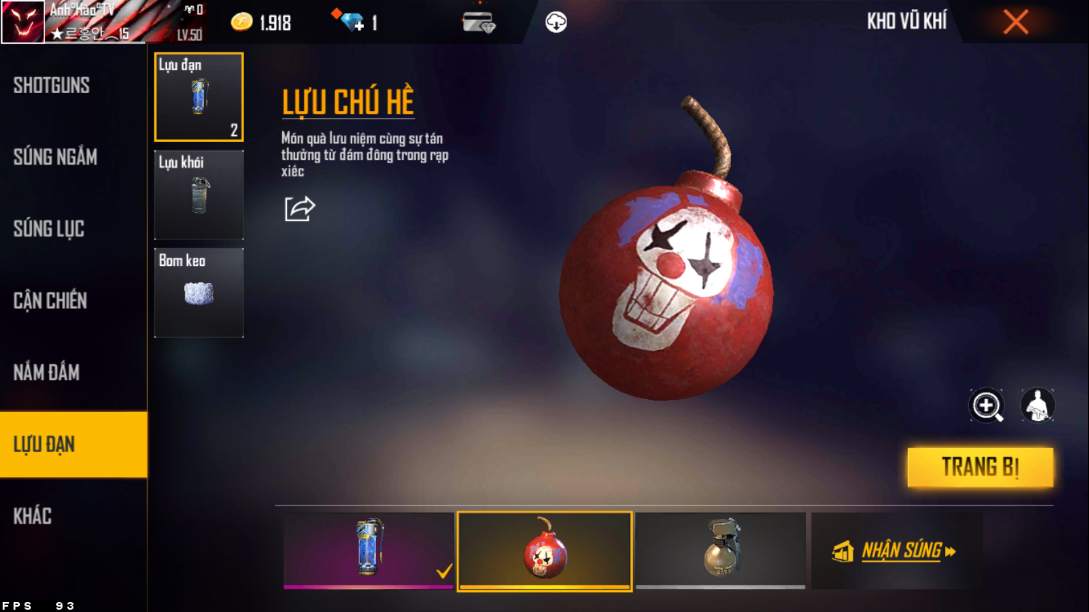The height and width of the screenshot is (612, 1089).
Task: Share the Lựu Chú Hề skin
Action: 299,208
